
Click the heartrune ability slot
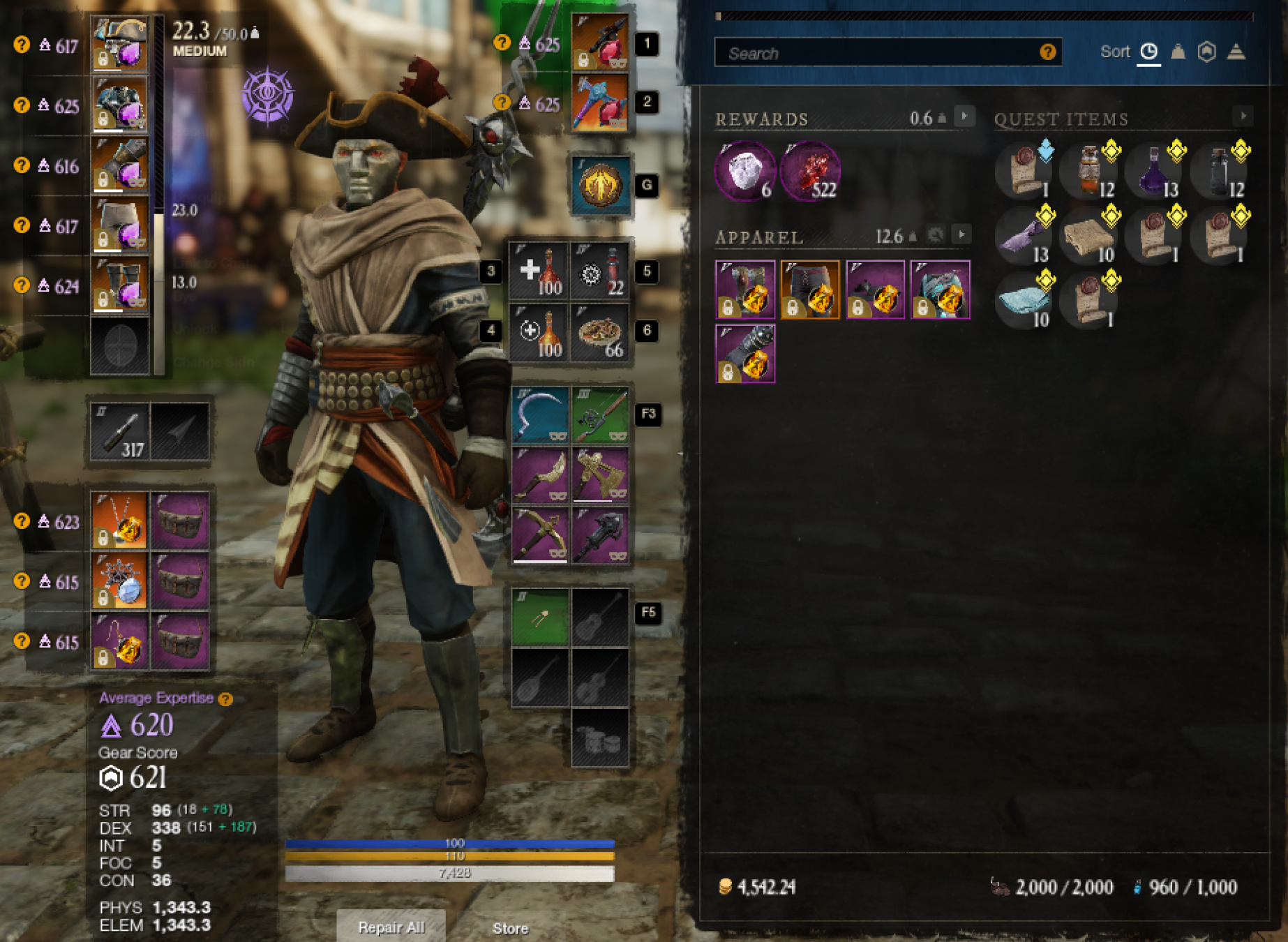600,186
